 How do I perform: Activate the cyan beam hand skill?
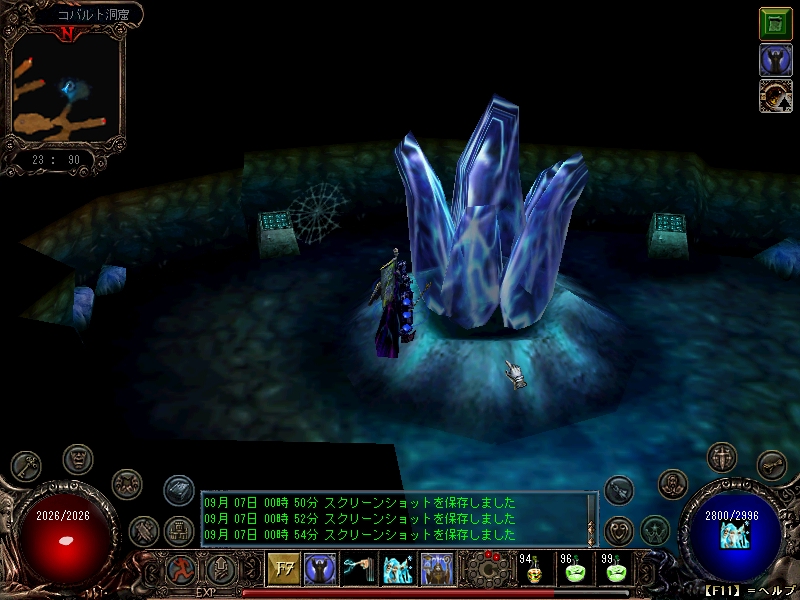pyautogui.click(x=358, y=569)
